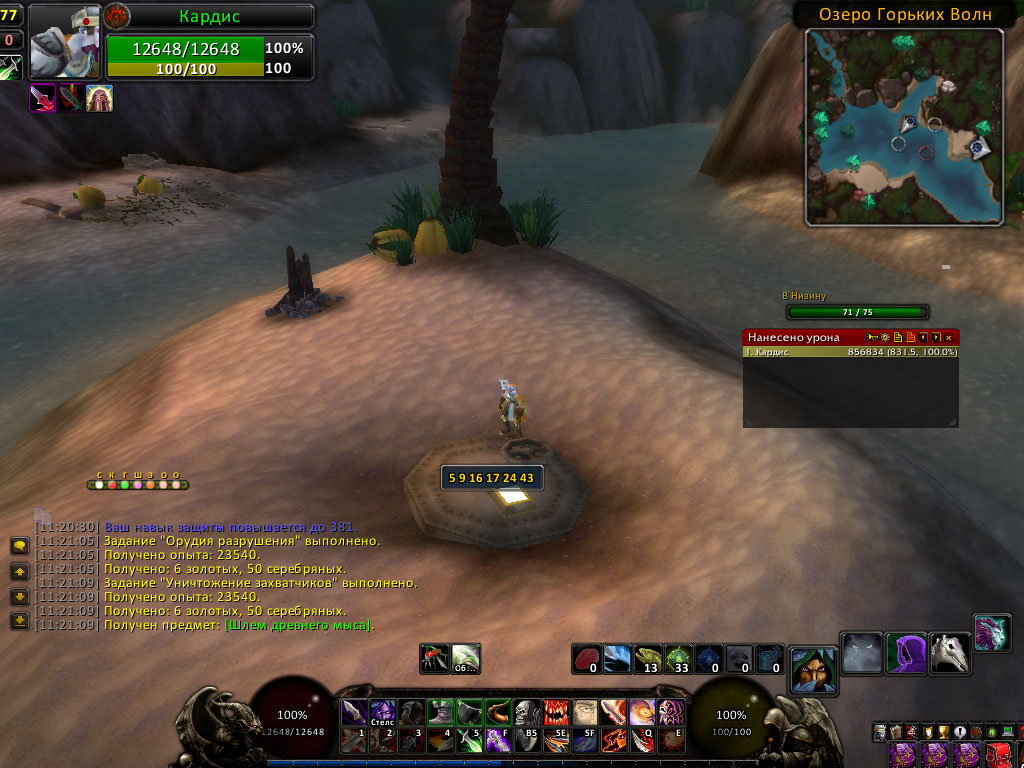
Task: Click the Кардис player portrait
Action: 64,42
